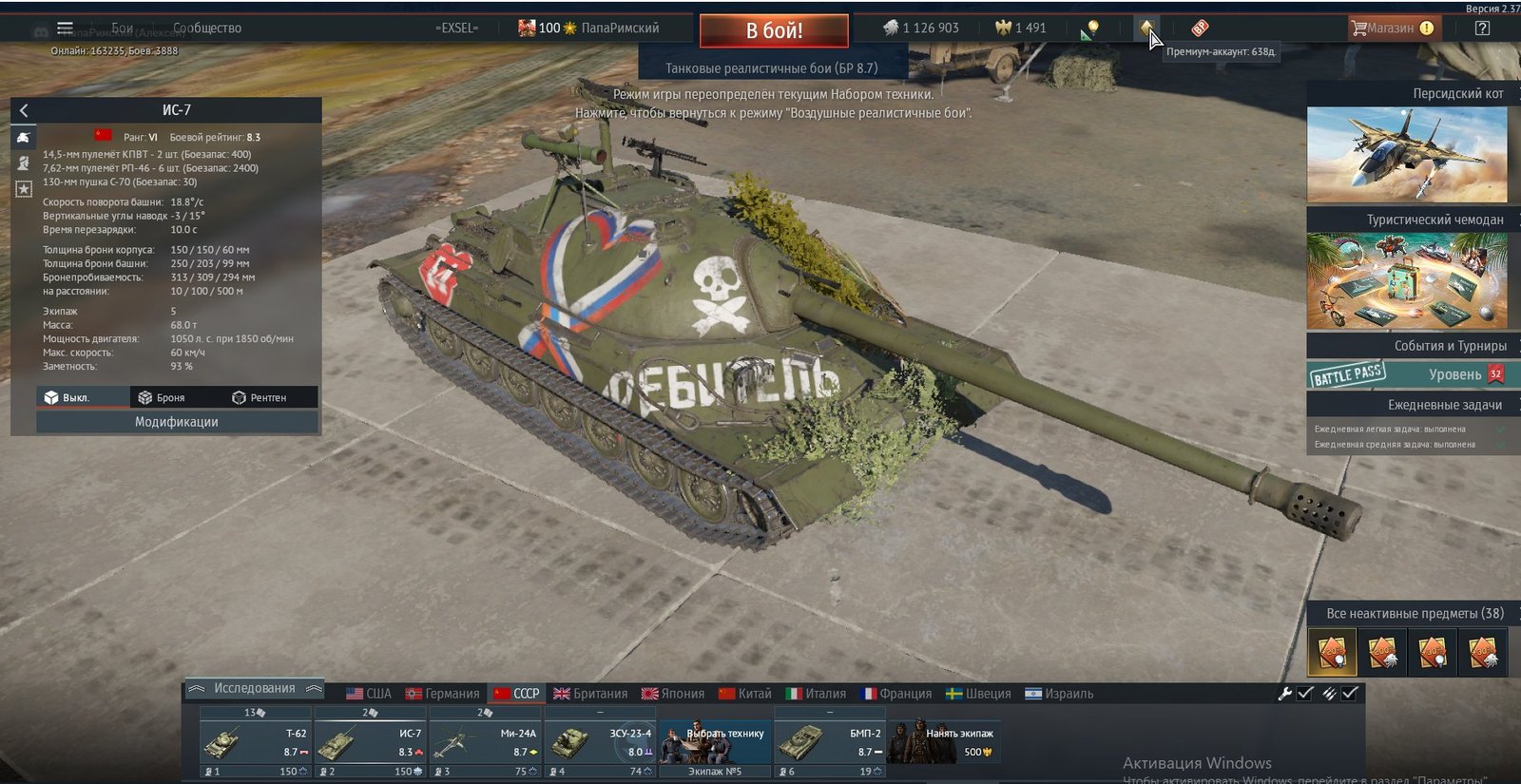This screenshot has height=784, width=1521.
Task: Select the ЗСУ-23-4 vehicle slot
Action: click(600, 742)
